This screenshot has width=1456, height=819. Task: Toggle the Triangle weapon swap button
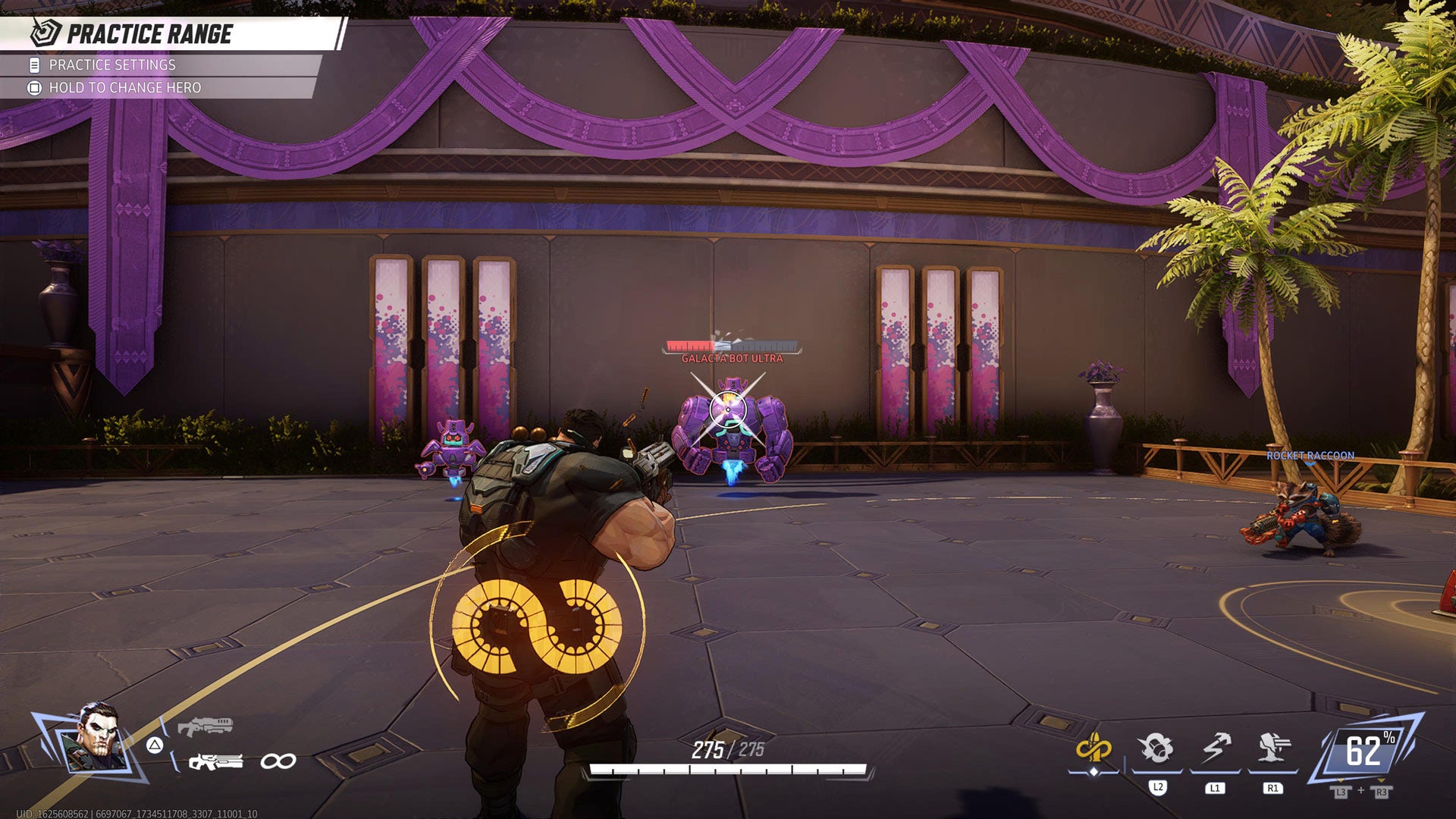155,745
